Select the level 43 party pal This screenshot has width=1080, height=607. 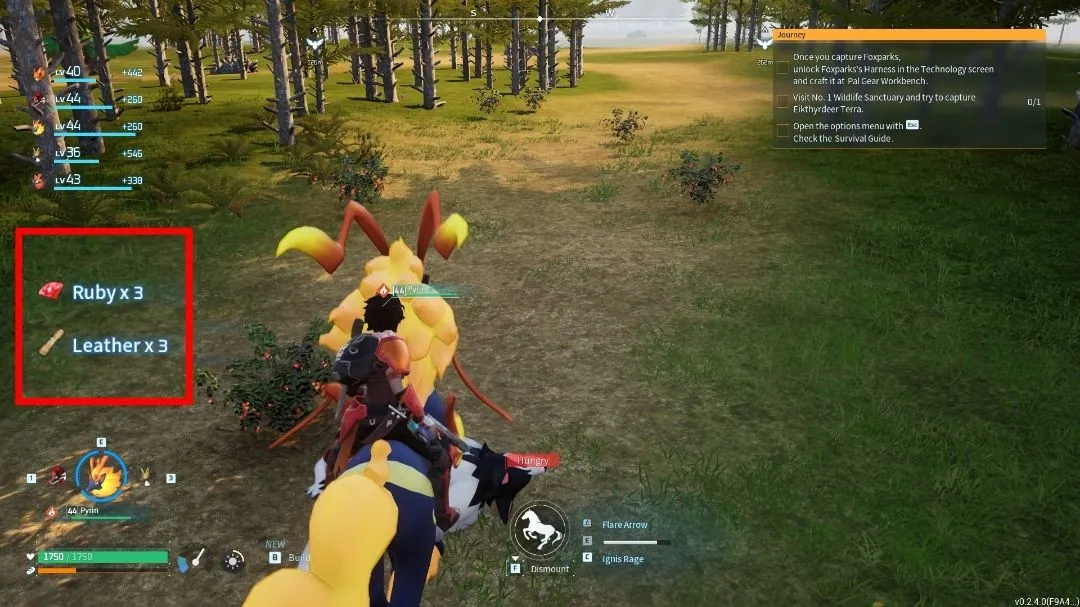tap(68, 180)
